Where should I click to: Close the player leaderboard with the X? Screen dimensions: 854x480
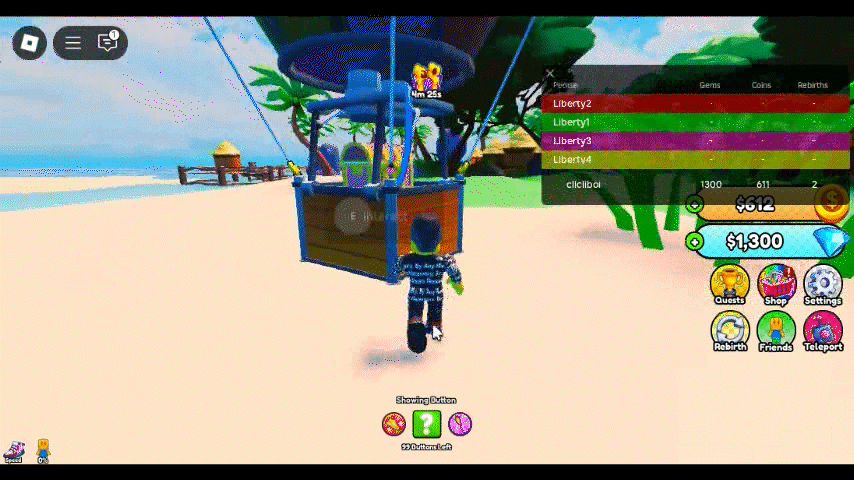point(549,73)
